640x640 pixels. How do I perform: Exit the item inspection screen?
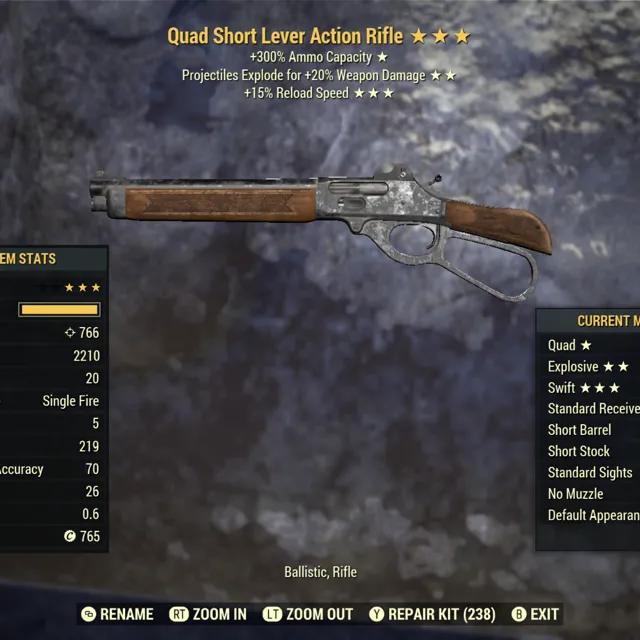point(535,614)
